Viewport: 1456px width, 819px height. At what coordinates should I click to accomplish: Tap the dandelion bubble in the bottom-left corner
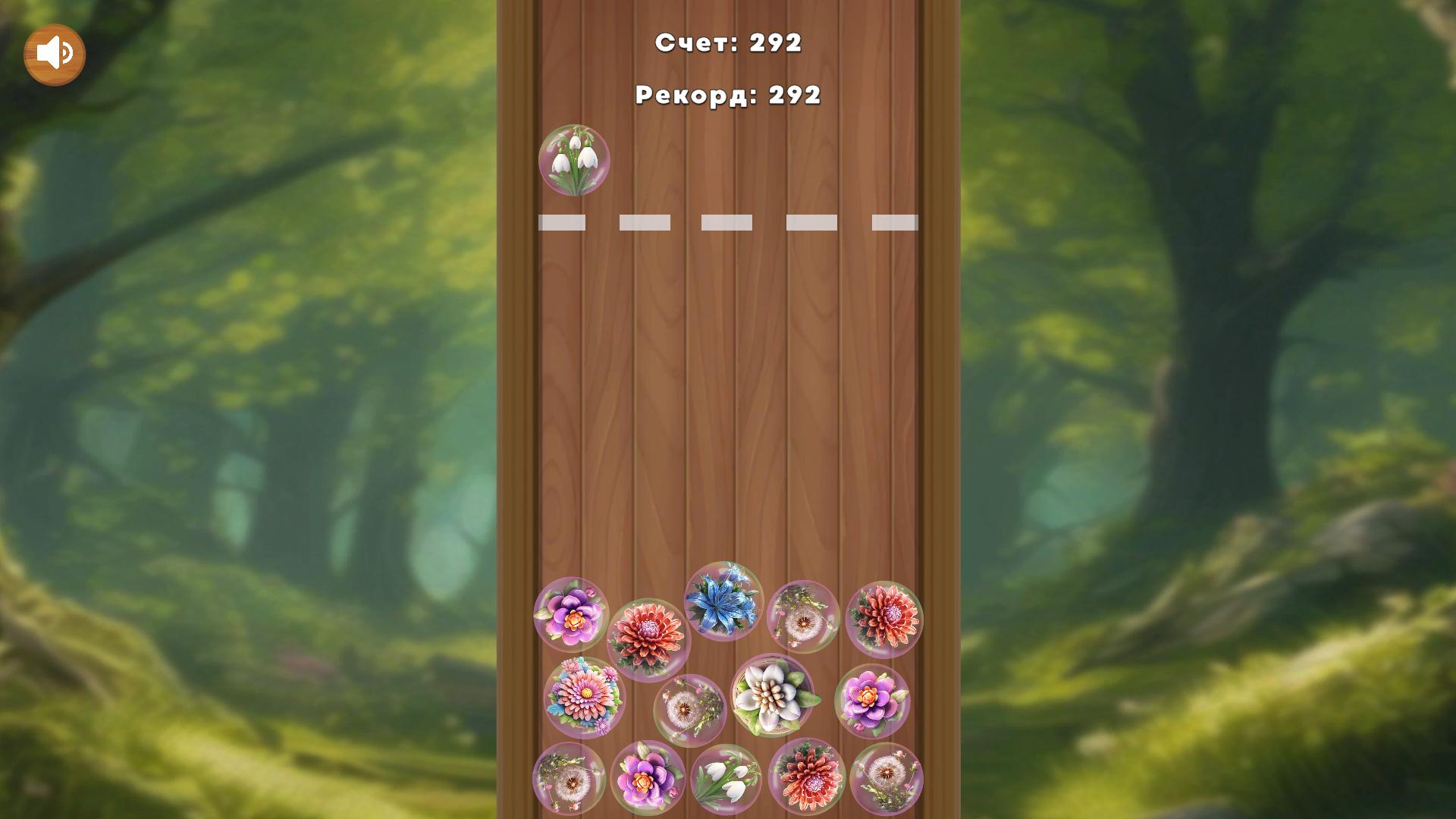573,781
